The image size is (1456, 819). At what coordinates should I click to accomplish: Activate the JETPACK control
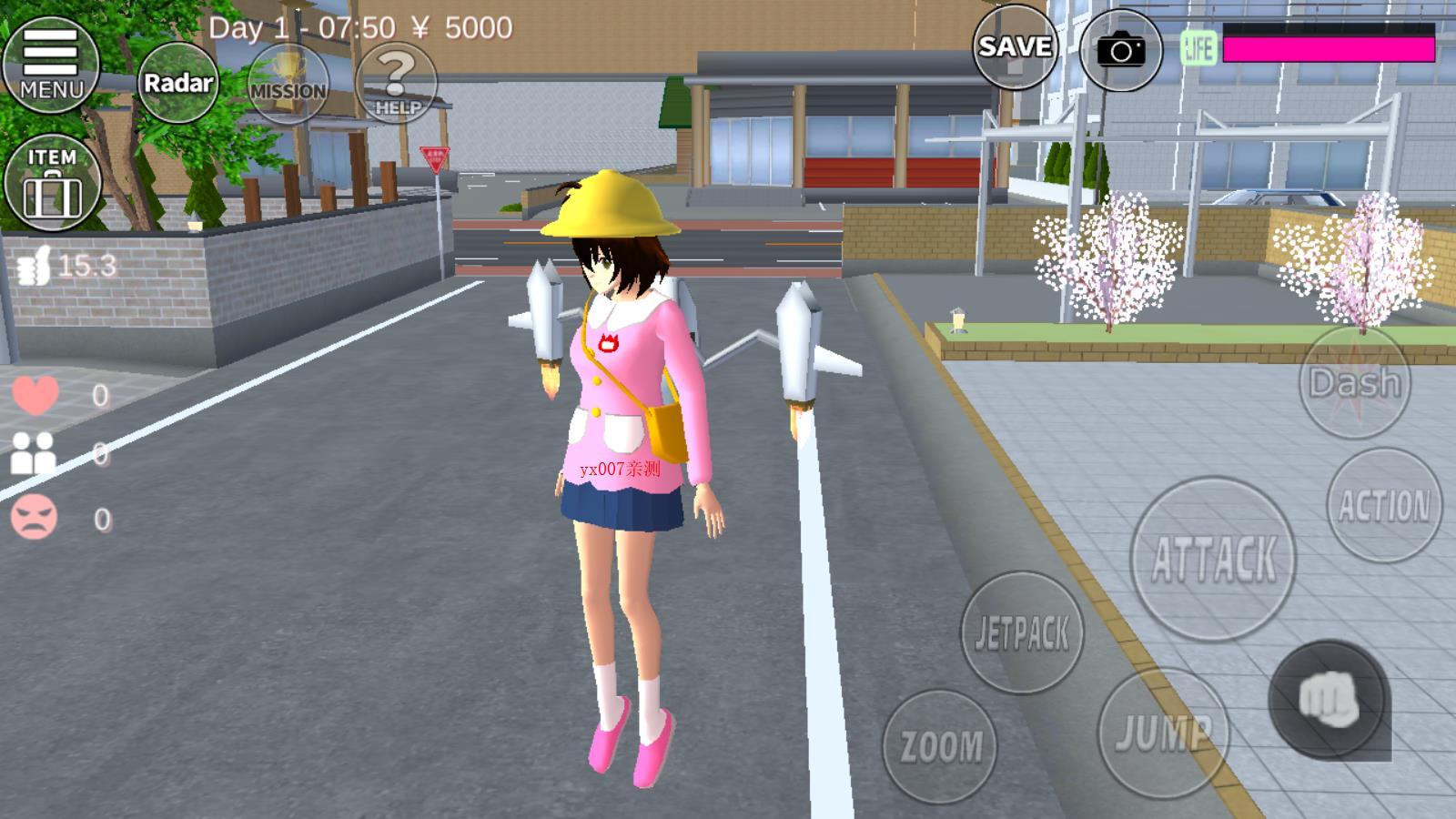pos(1022,630)
